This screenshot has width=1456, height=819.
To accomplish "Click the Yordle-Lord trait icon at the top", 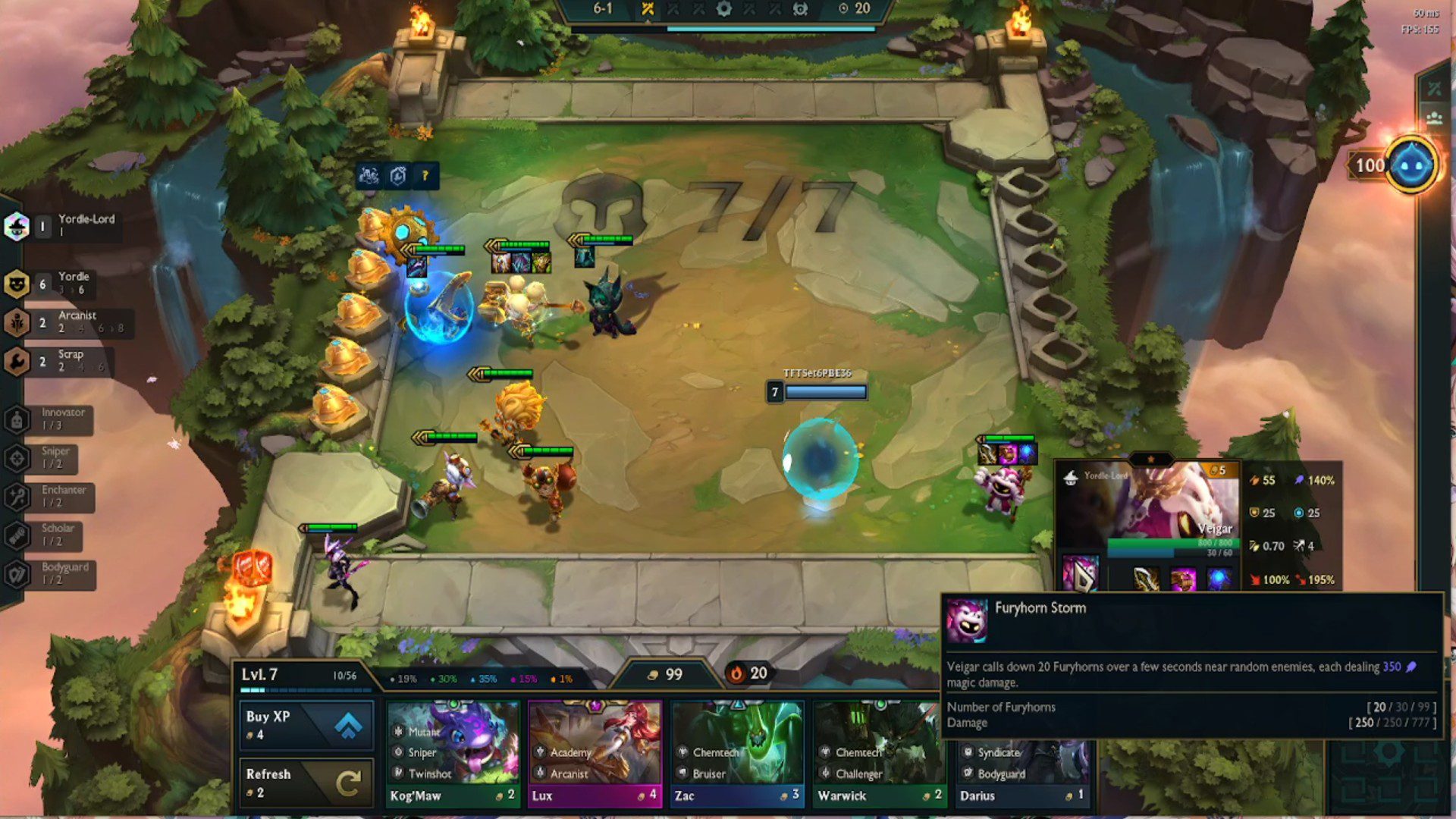I will point(17,225).
